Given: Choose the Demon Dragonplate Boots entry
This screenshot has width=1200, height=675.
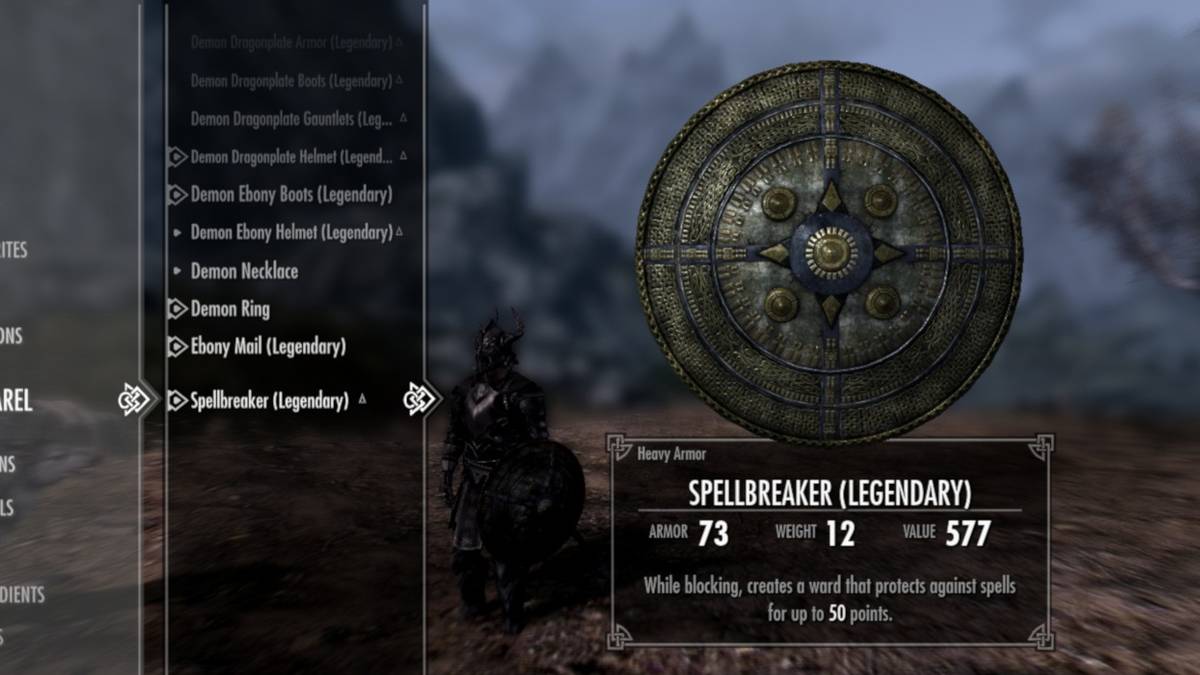Looking at the screenshot, I should click(x=290, y=80).
